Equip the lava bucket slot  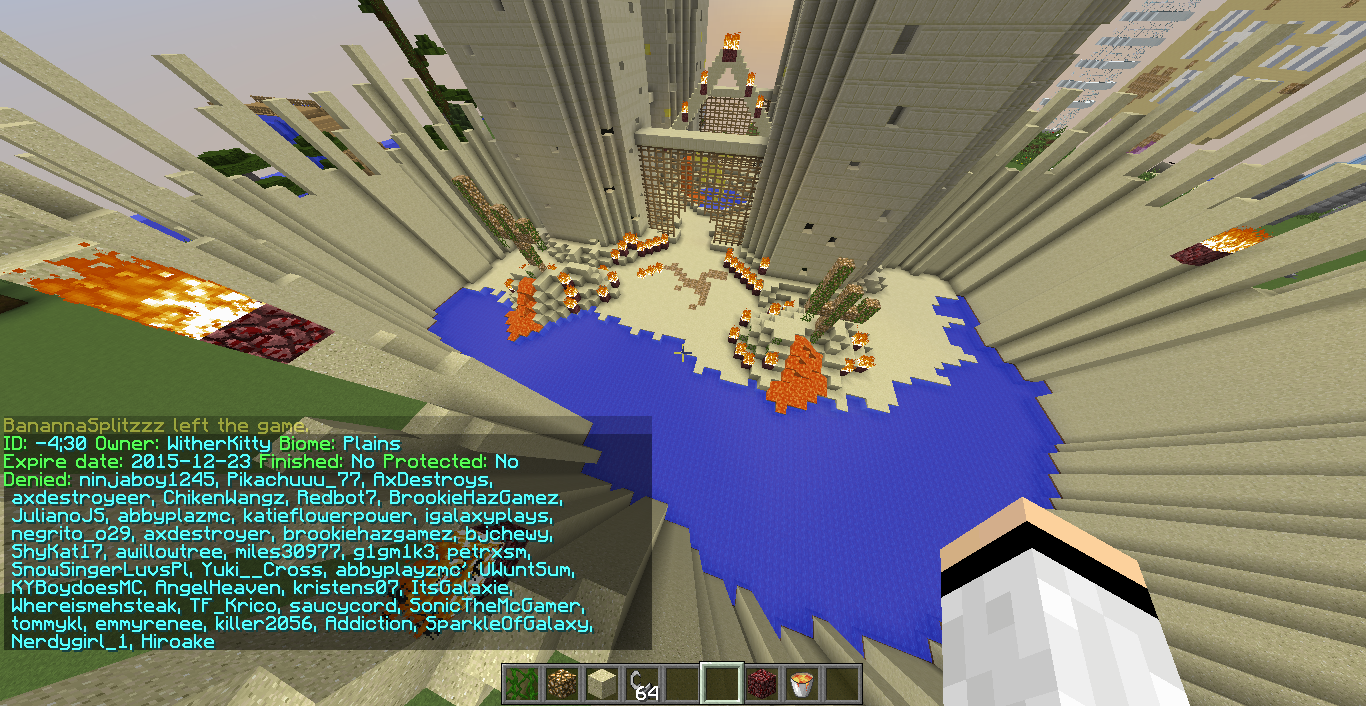pyautogui.click(x=801, y=684)
